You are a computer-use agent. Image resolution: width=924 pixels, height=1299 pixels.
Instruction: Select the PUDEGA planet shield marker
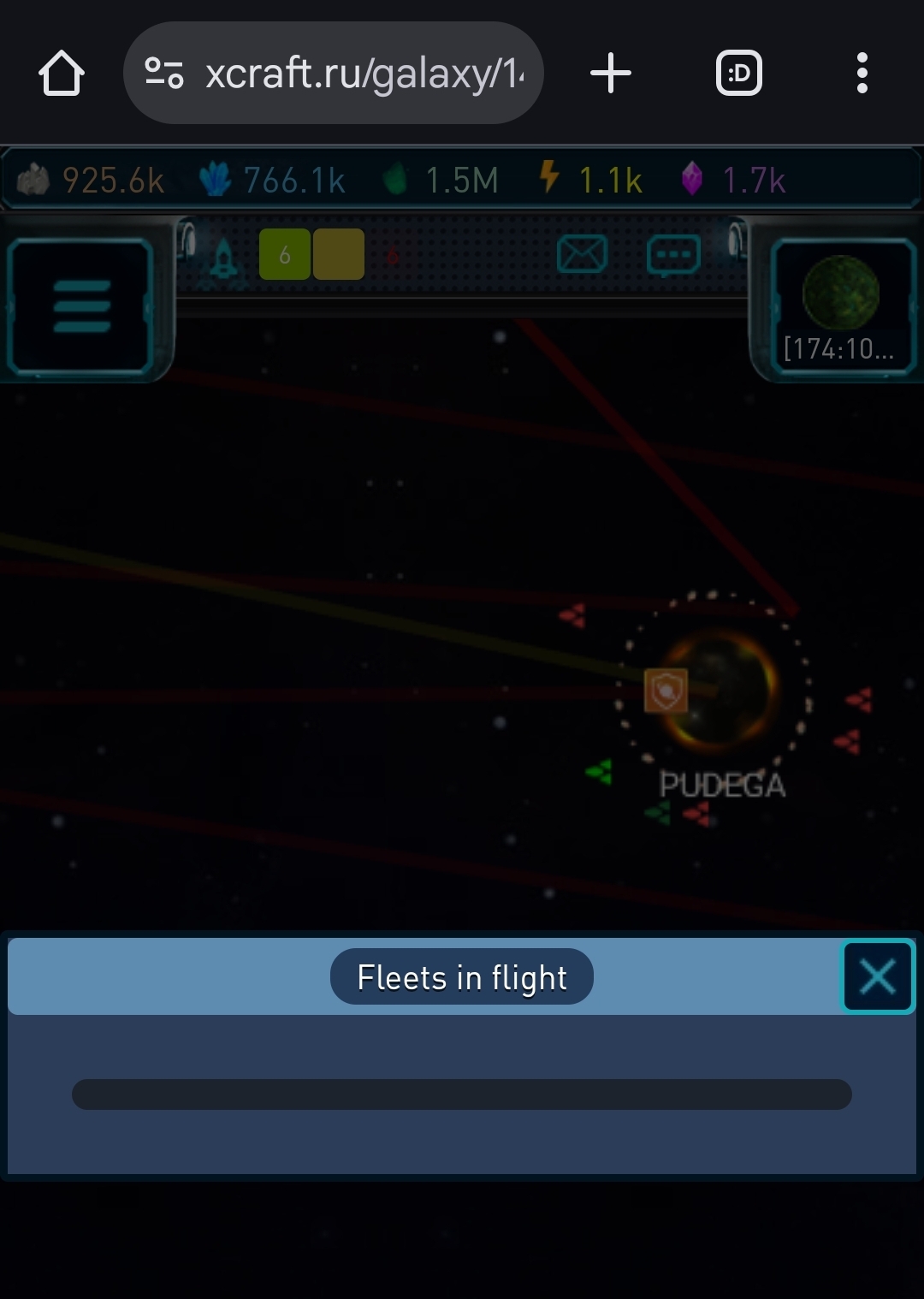click(666, 691)
